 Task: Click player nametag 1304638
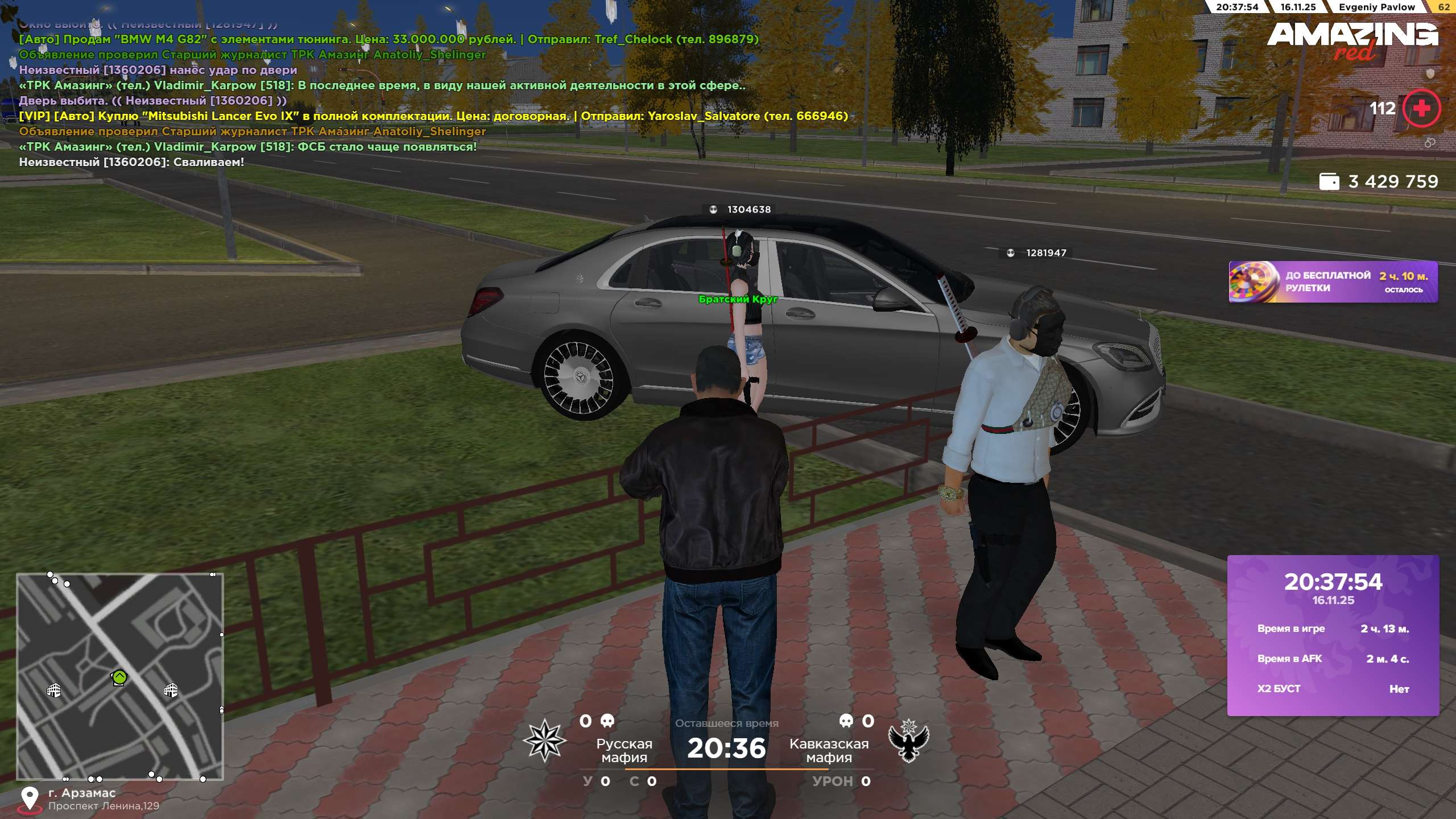tap(748, 209)
